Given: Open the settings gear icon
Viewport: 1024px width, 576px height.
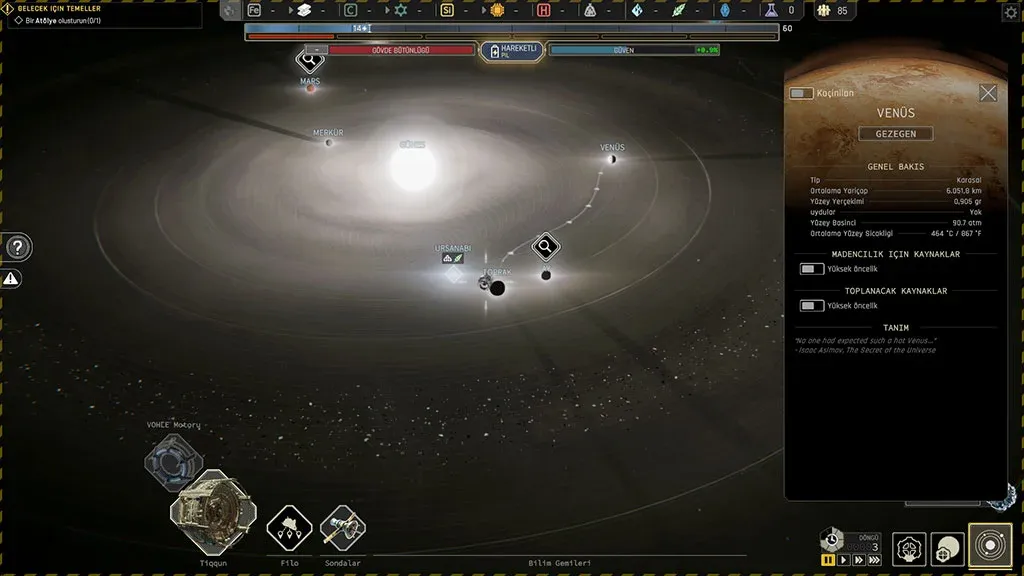Looking at the screenshot, I should 1010,12.
